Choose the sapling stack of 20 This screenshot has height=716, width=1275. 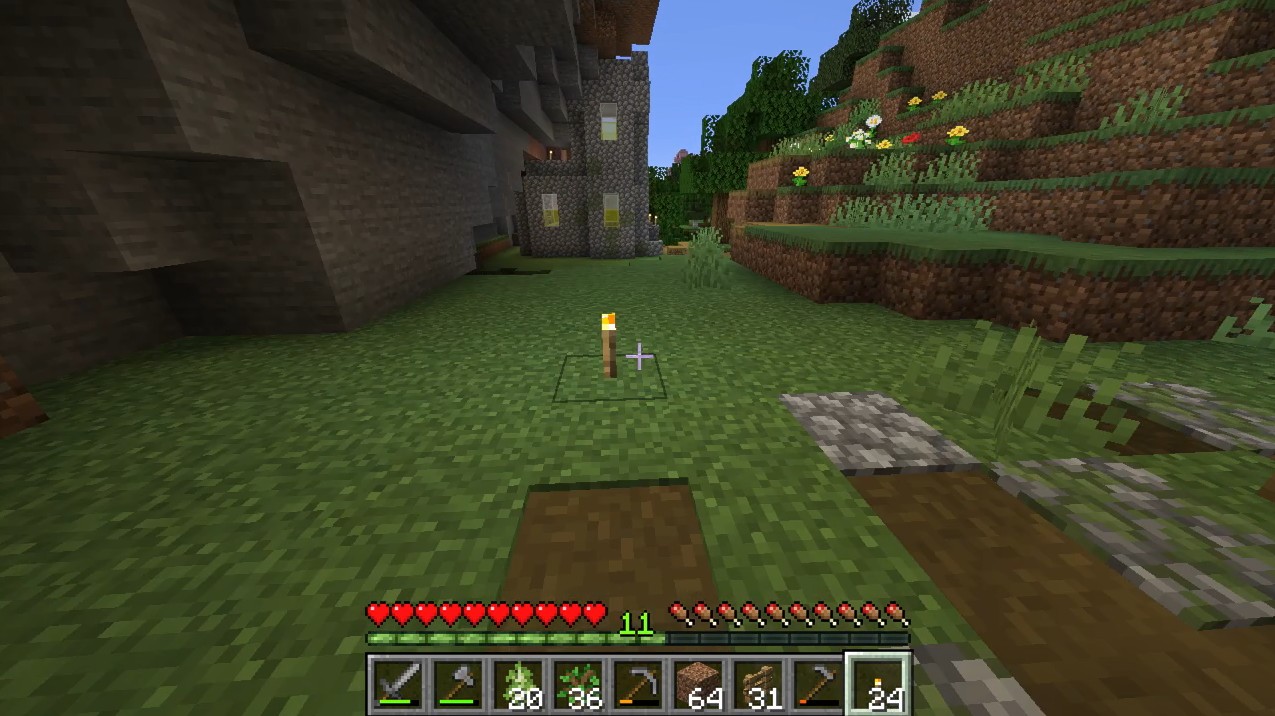tap(519, 685)
